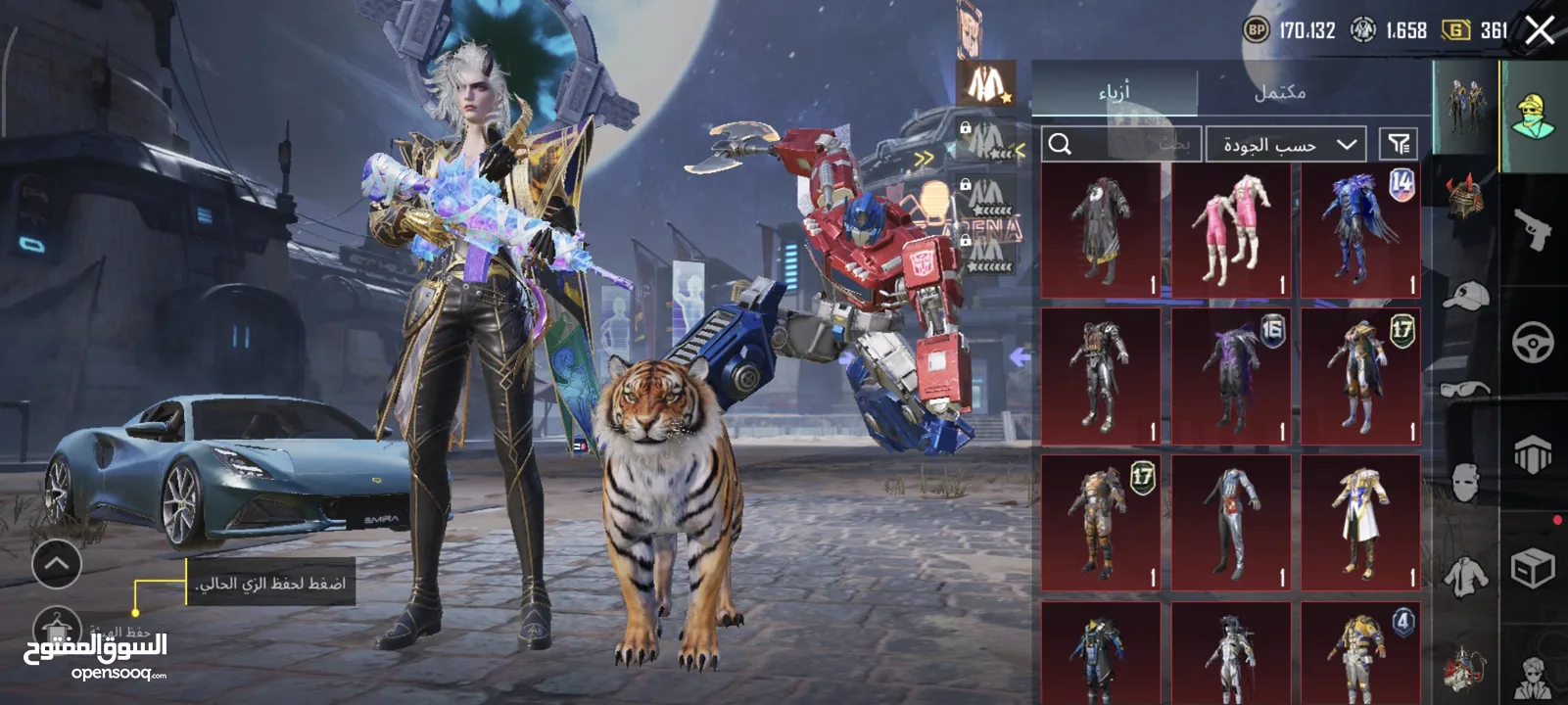This screenshot has height=705, width=1568.
Task: Select the blue winged outfit marked 14
Action: [1360, 231]
